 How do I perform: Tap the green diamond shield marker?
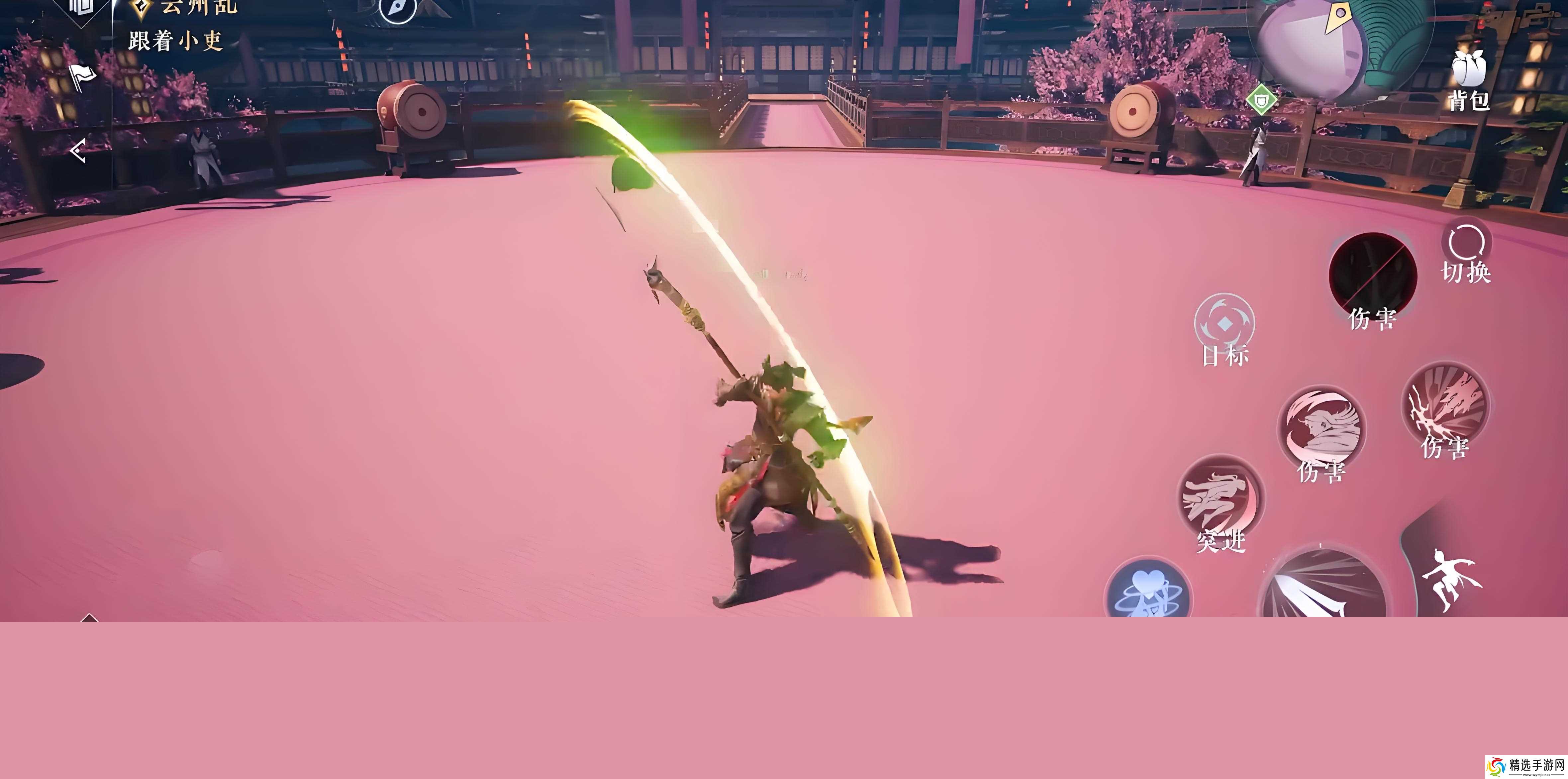click(x=1261, y=99)
